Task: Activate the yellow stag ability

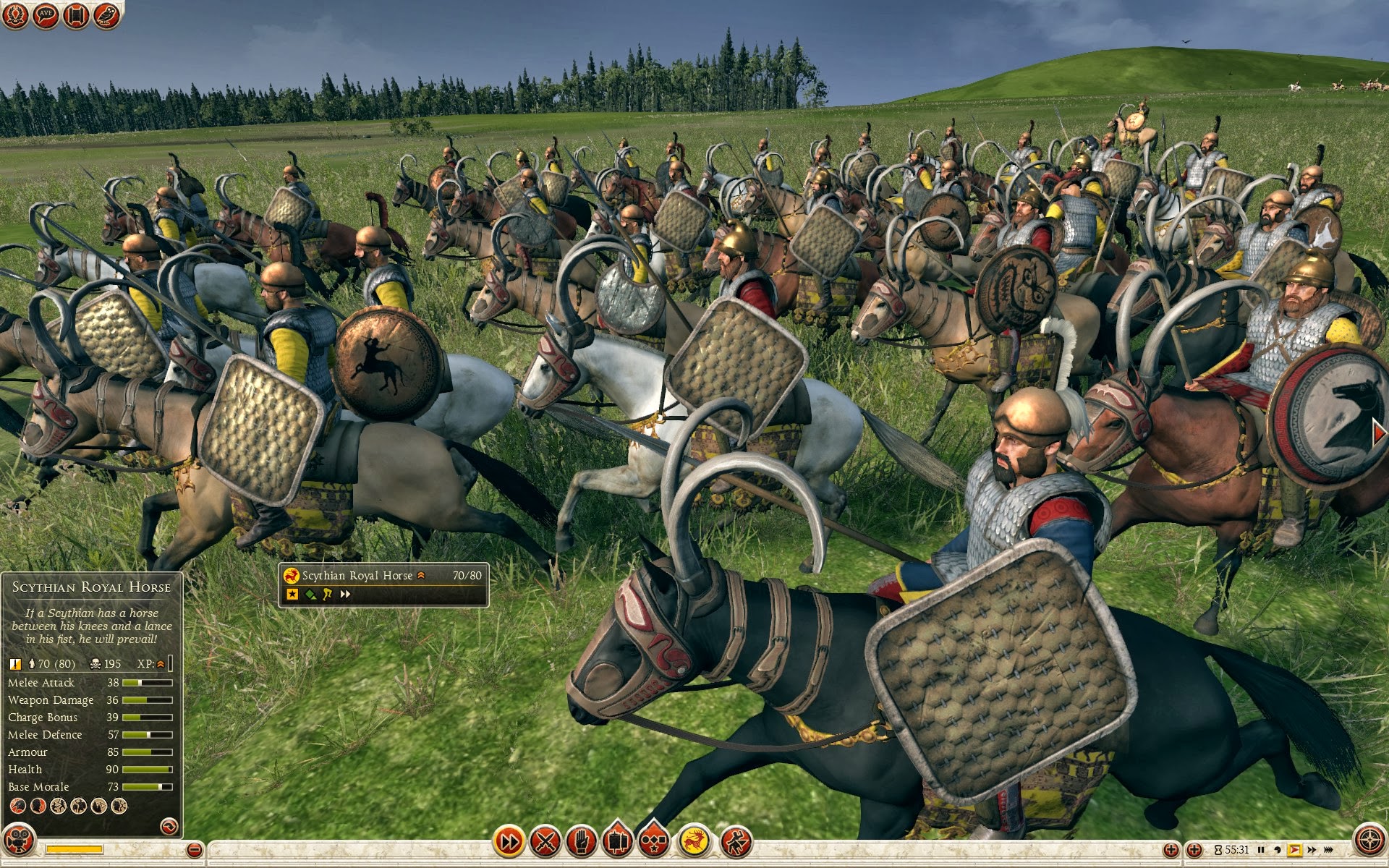Action: (x=694, y=841)
